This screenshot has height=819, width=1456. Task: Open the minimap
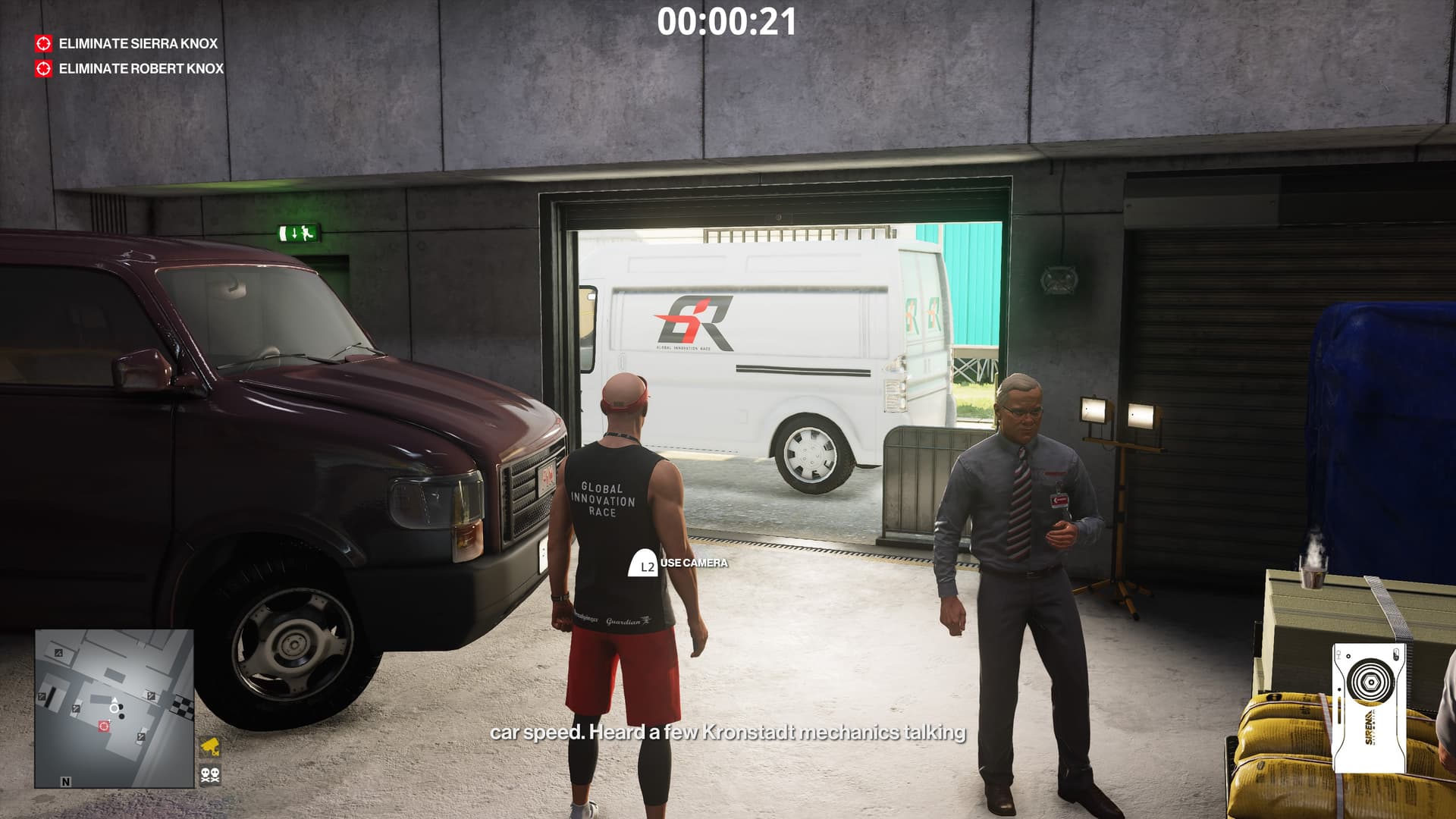pos(114,708)
